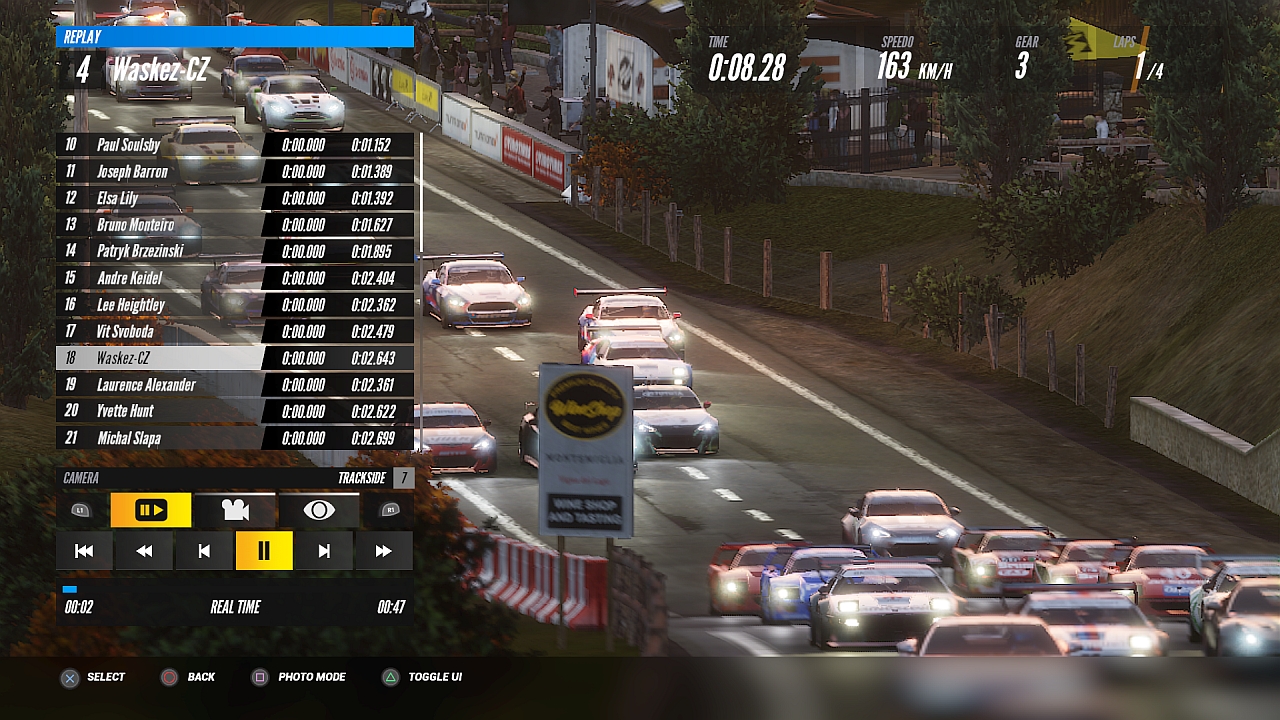Image resolution: width=1280 pixels, height=720 pixels.
Task: Skip to the start of the replay
Action: [x=84, y=551]
